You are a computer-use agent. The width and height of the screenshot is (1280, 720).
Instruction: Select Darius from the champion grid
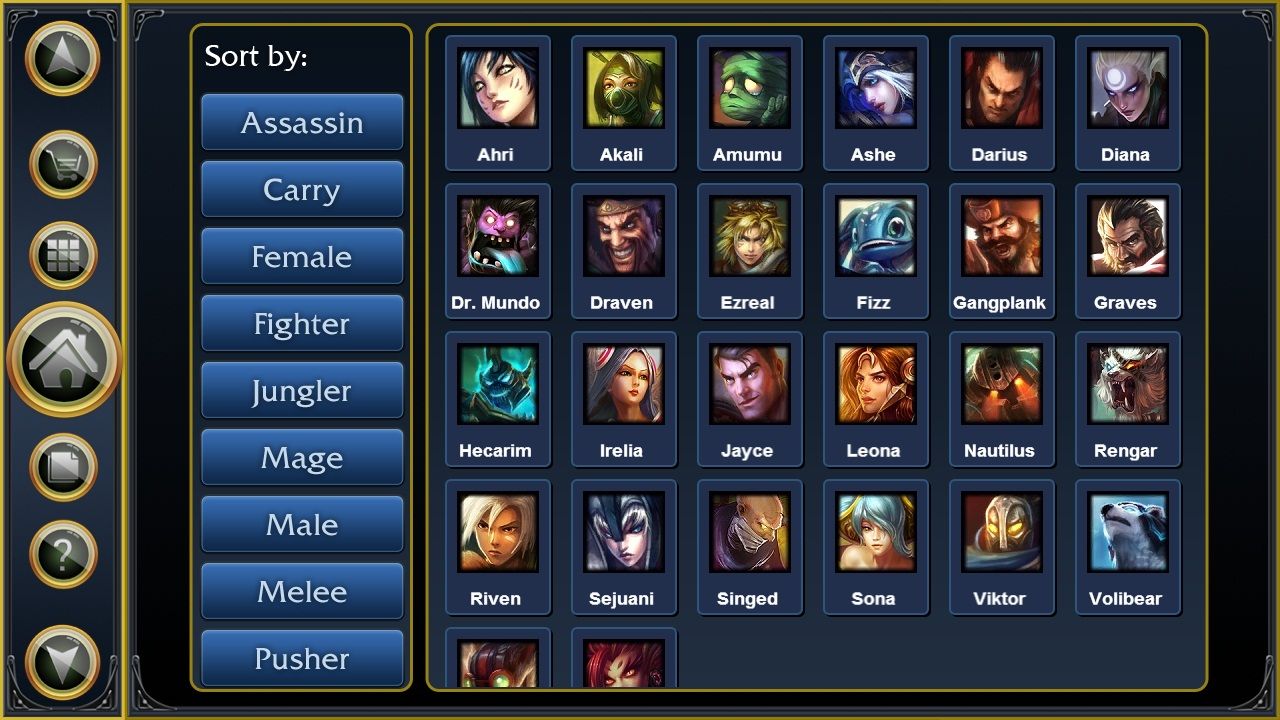(x=1001, y=89)
